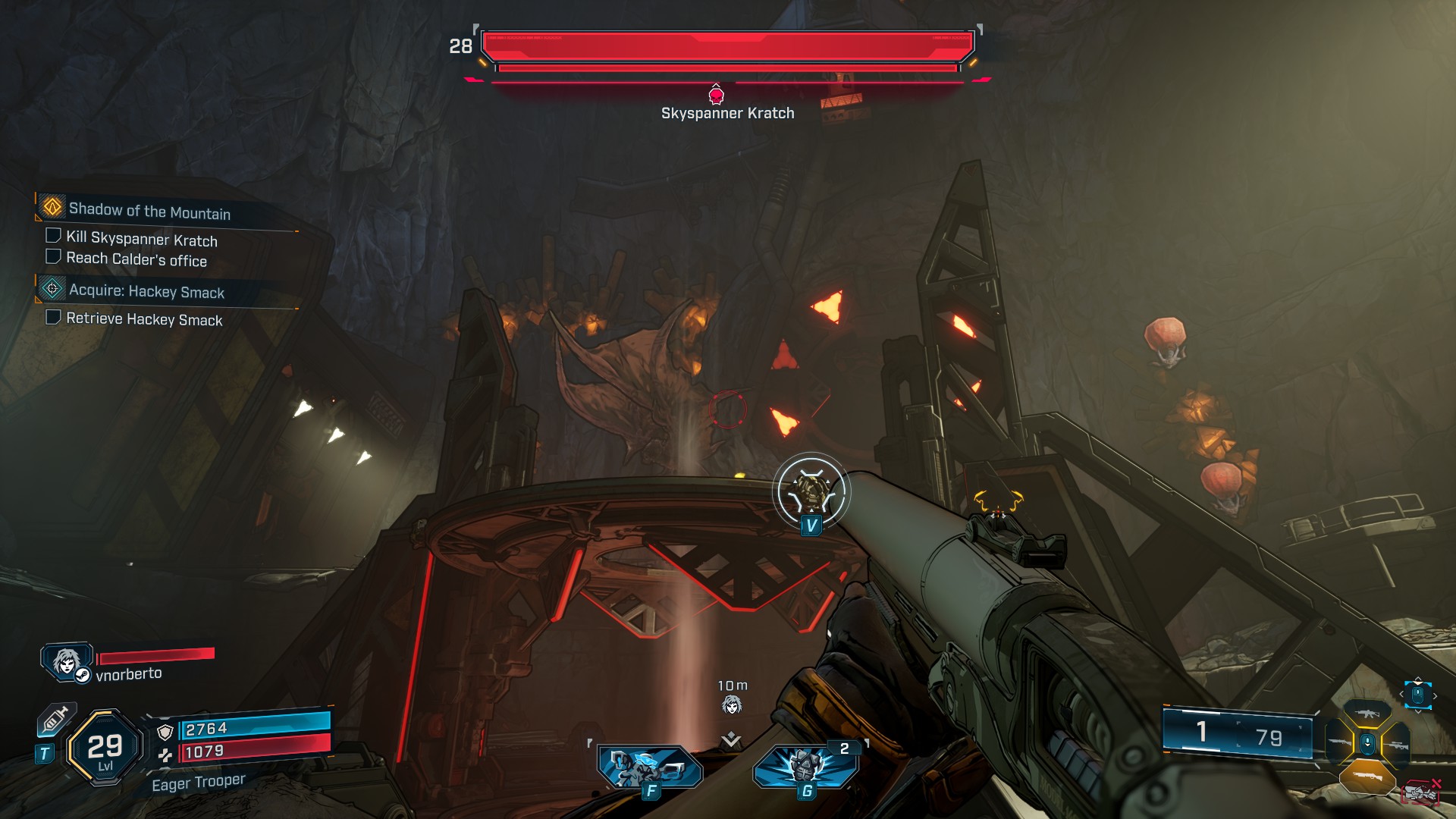Viewport: 1456px width, 819px height.
Task: Use the repkit syringe icon
Action: click(x=56, y=720)
